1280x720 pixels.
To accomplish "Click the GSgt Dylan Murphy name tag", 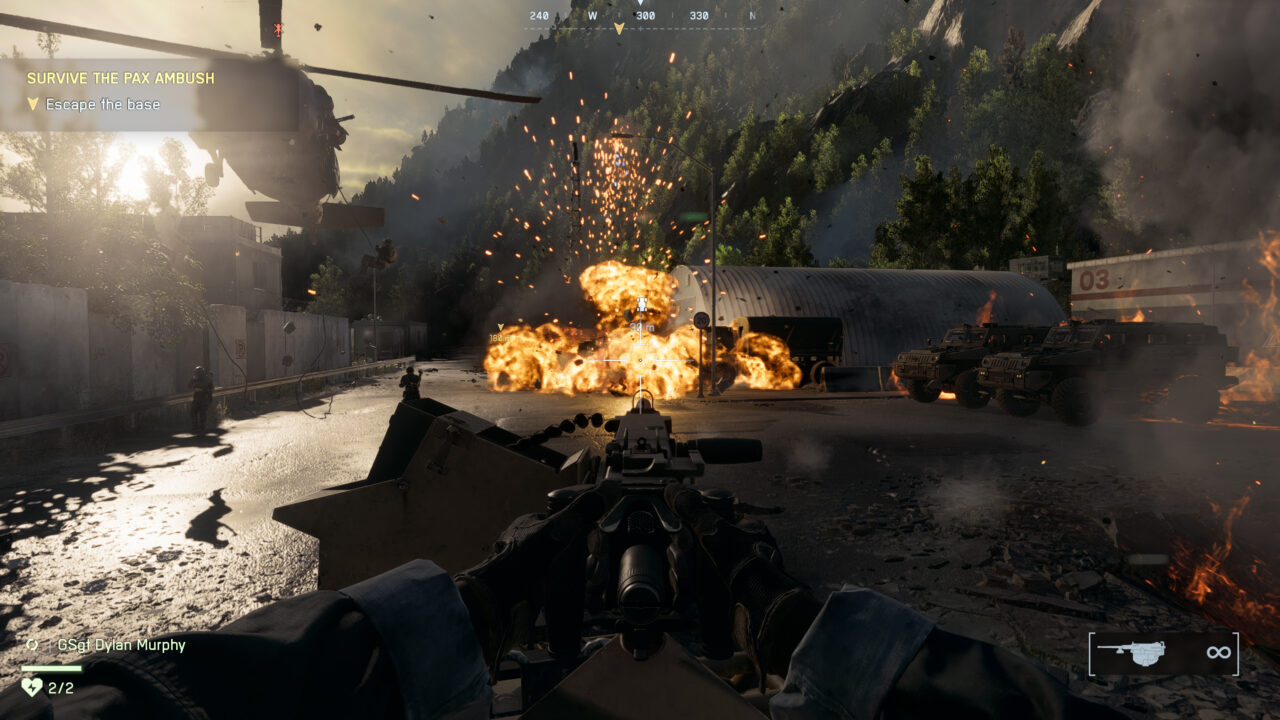I will click(x=121, y=645).
